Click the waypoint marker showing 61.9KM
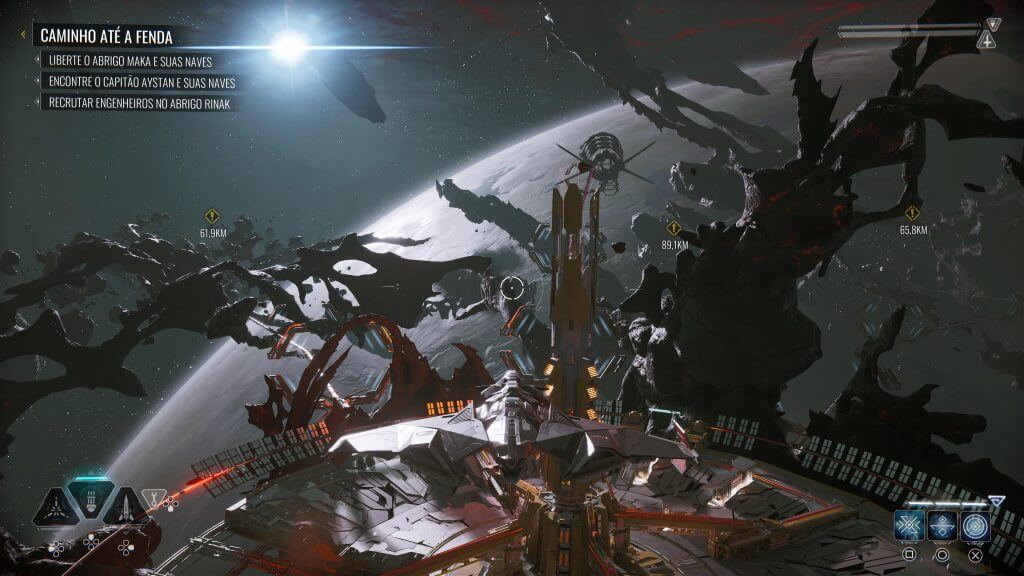This screenshot has height=576, width=1024. (212, 216)
